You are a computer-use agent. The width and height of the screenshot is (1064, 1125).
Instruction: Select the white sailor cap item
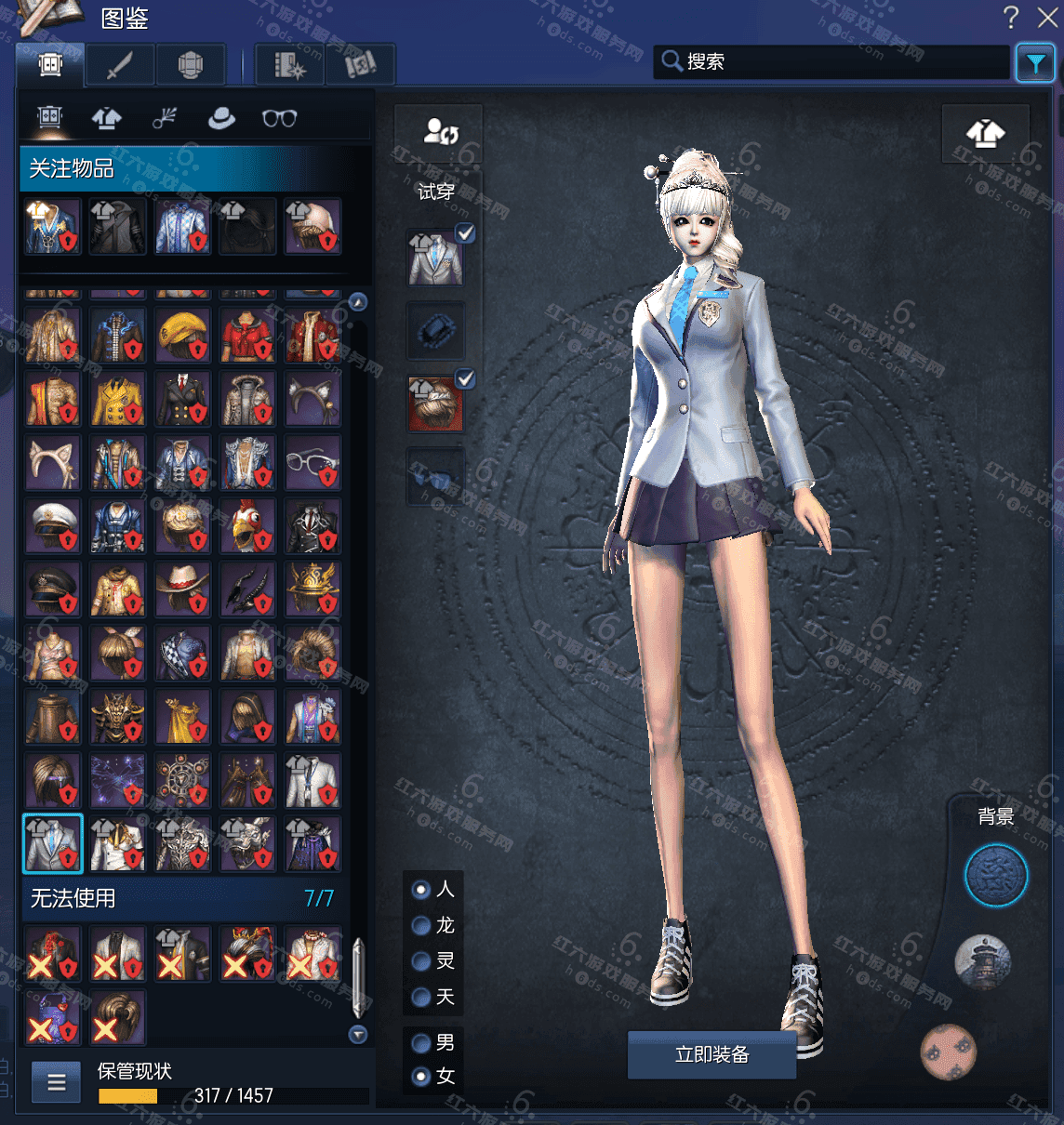click(53, 526)
